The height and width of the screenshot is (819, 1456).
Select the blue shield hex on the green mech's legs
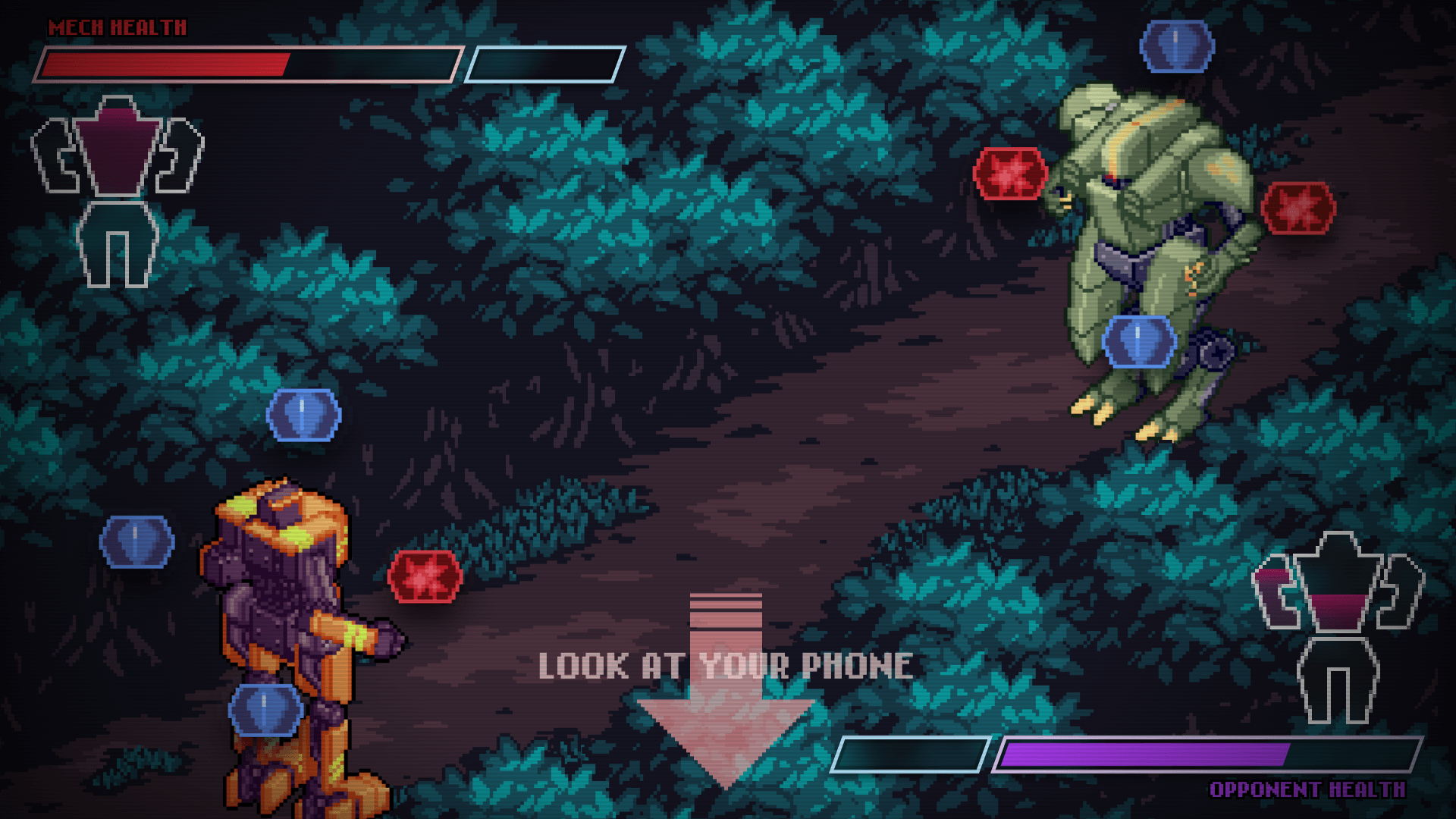[x=1138, y=341]
